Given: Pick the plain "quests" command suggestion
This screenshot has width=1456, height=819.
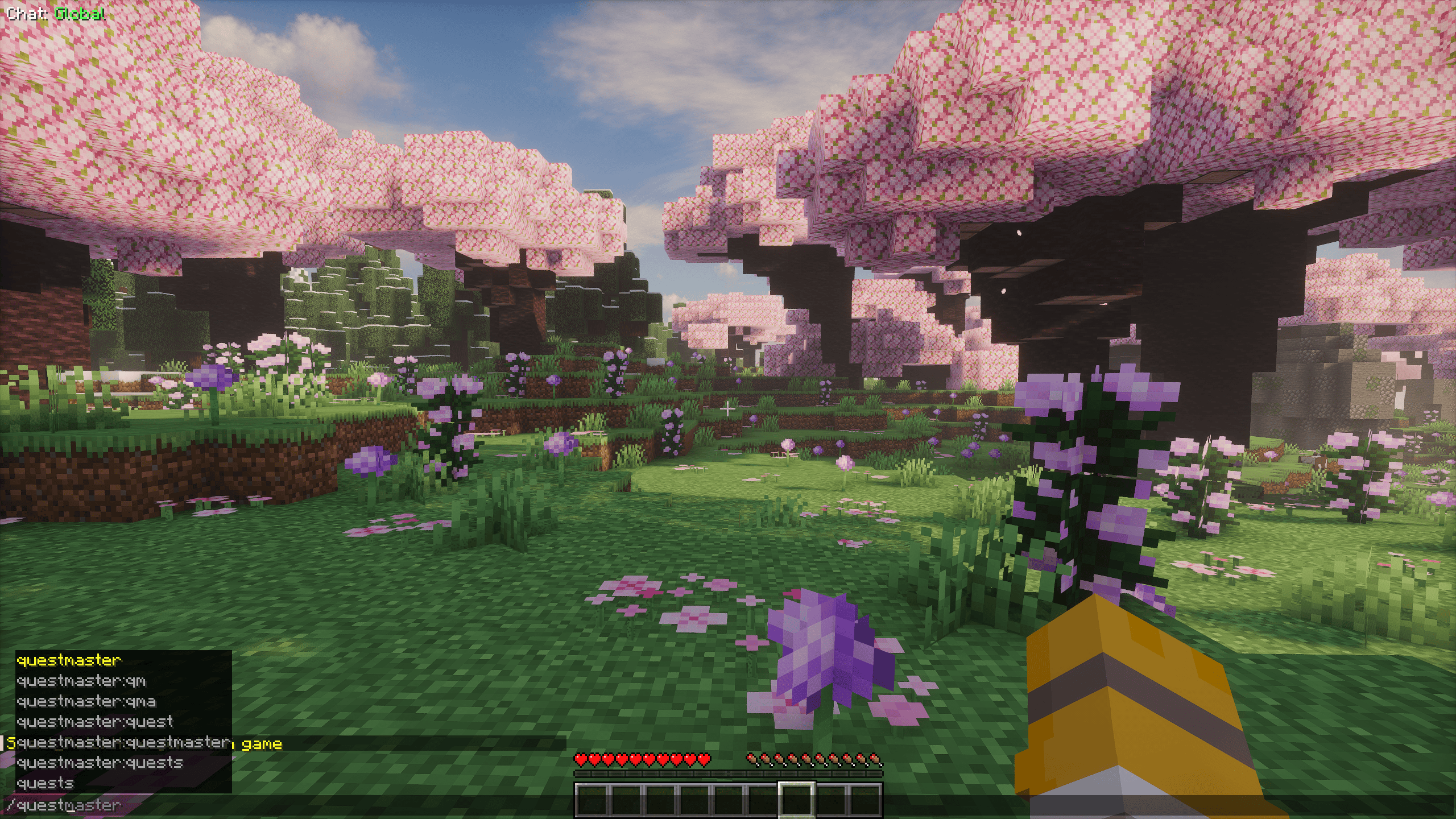Looking at the screenshot, I should click(x=45, y=783).
